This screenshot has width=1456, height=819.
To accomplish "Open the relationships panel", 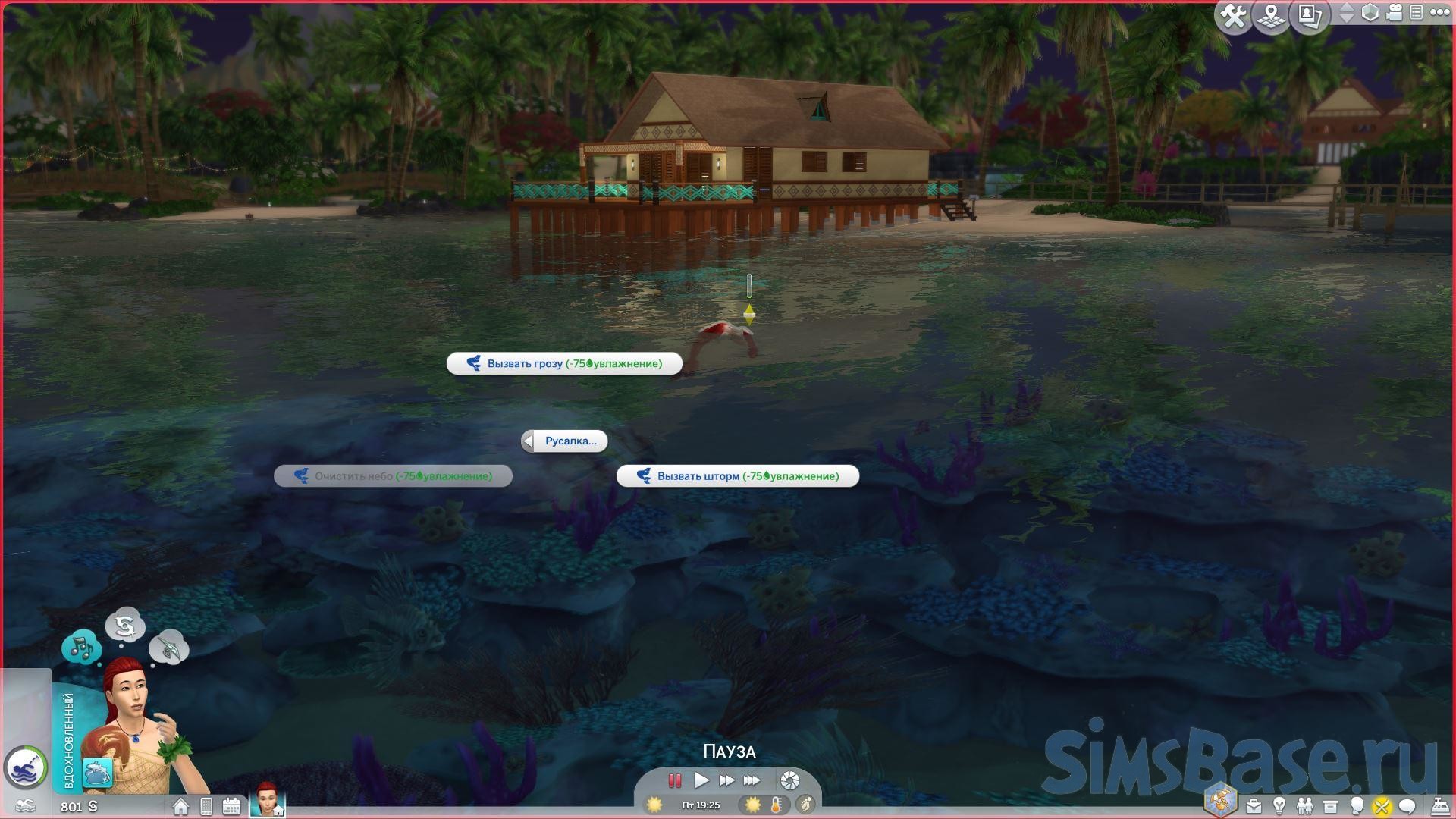I will [1304, 806].
